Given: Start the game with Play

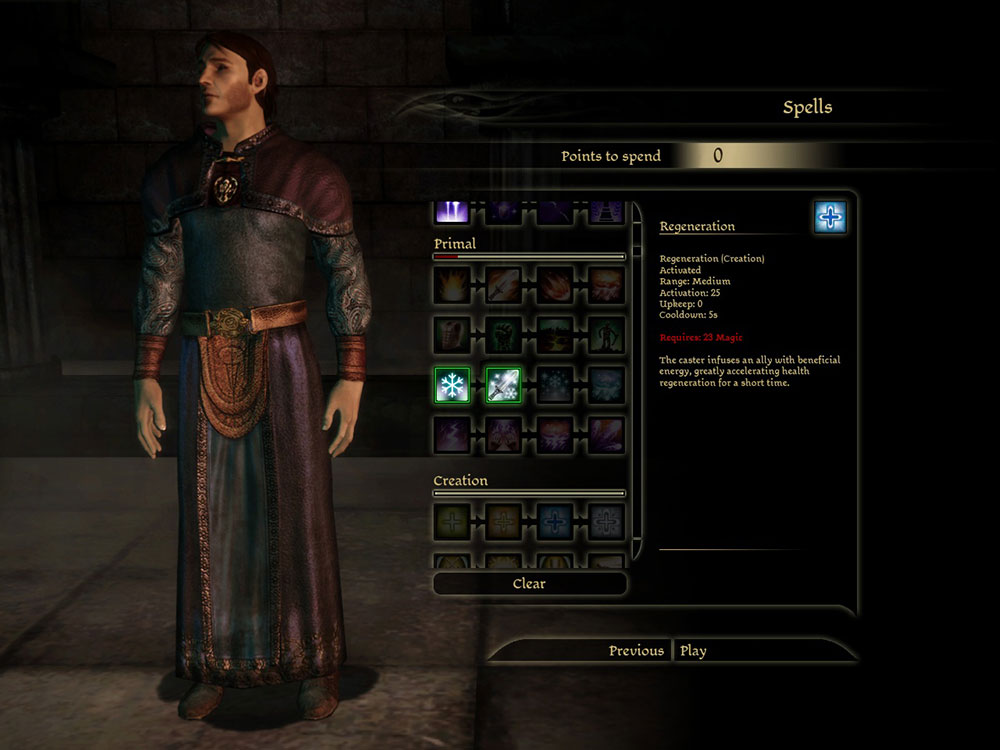Looking at the screenshot, I should tap(693, 651).
